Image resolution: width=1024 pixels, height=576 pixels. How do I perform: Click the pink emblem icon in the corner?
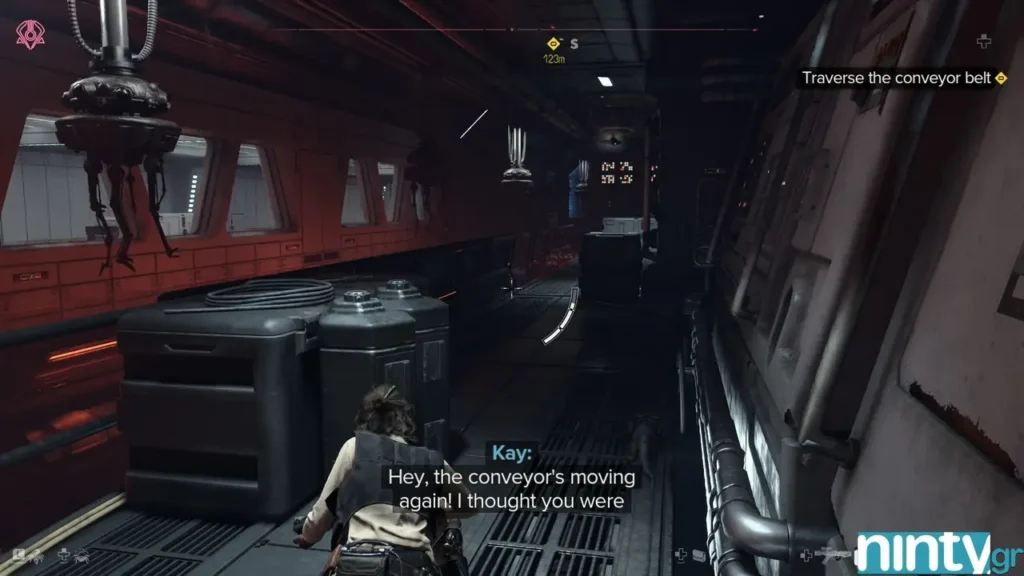tap(30, 36)
